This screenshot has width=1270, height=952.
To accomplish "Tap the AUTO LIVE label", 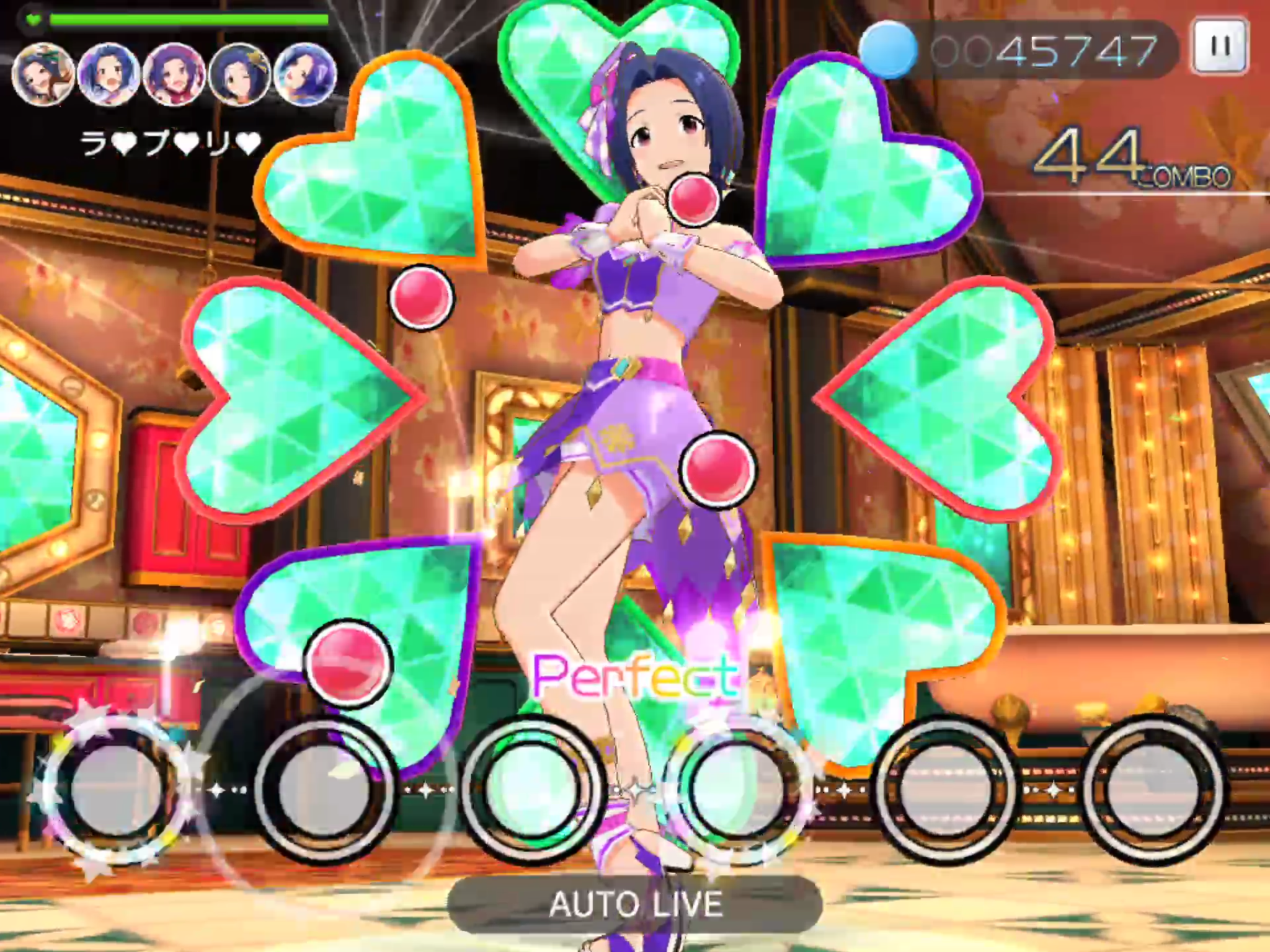I will coord(635,904).
